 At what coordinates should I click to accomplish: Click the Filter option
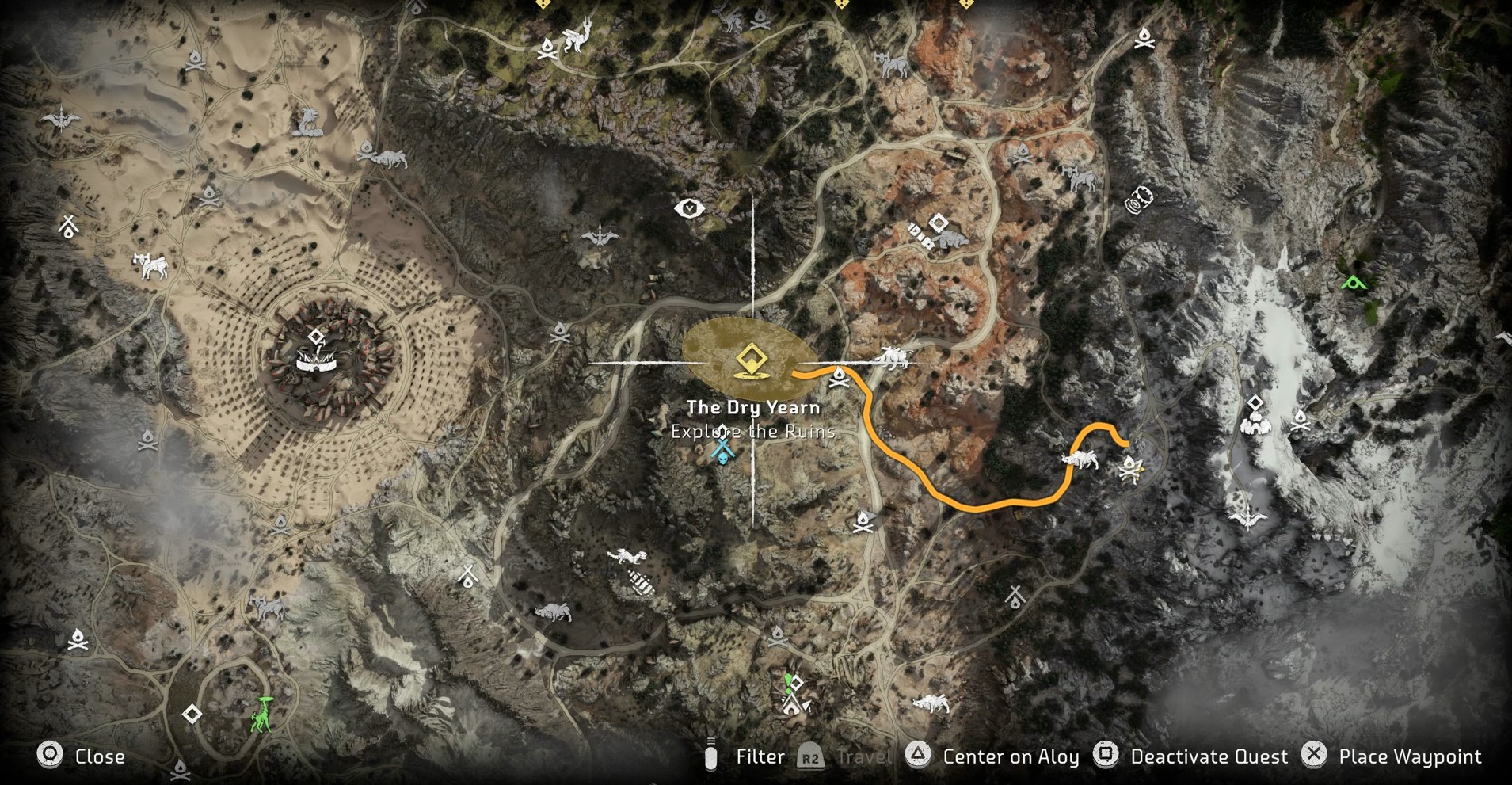coord(759,757)
